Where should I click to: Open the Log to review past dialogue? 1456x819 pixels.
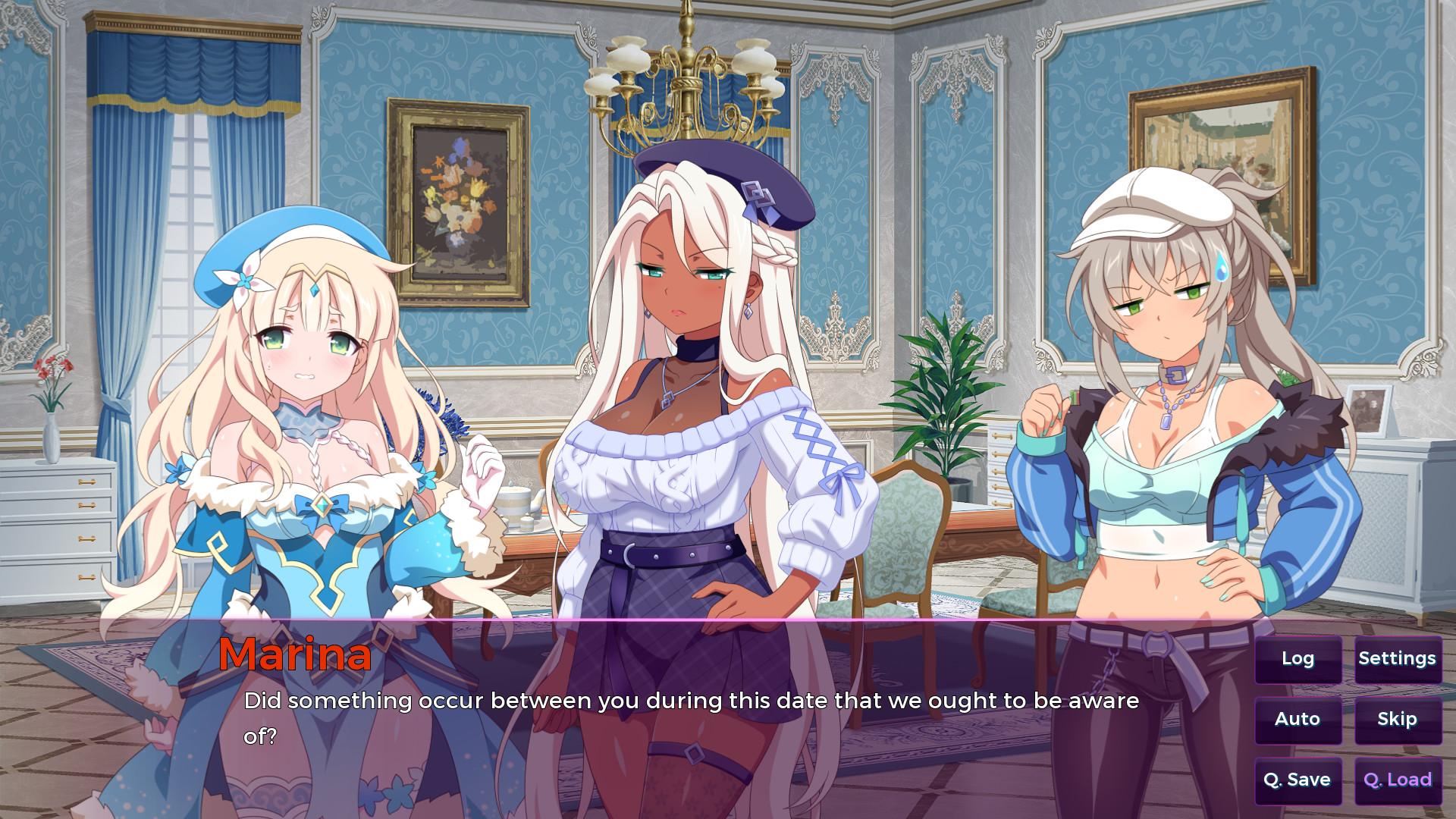point(1298,659)
